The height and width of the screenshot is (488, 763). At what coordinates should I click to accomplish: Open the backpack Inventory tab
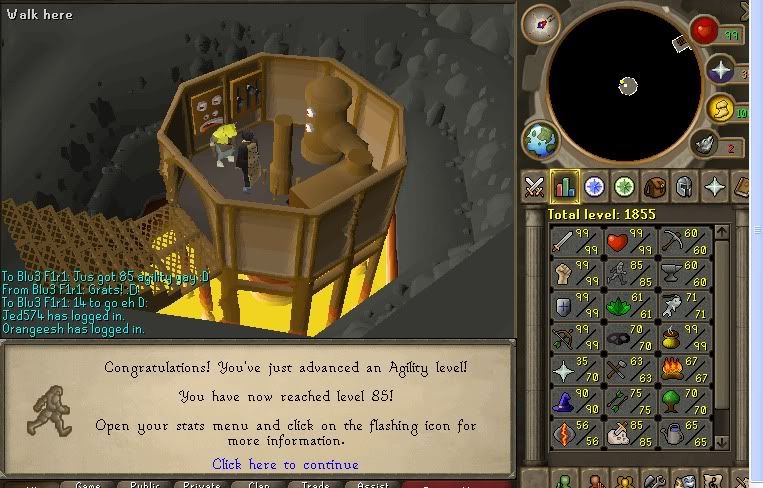(x=655, y=186)
